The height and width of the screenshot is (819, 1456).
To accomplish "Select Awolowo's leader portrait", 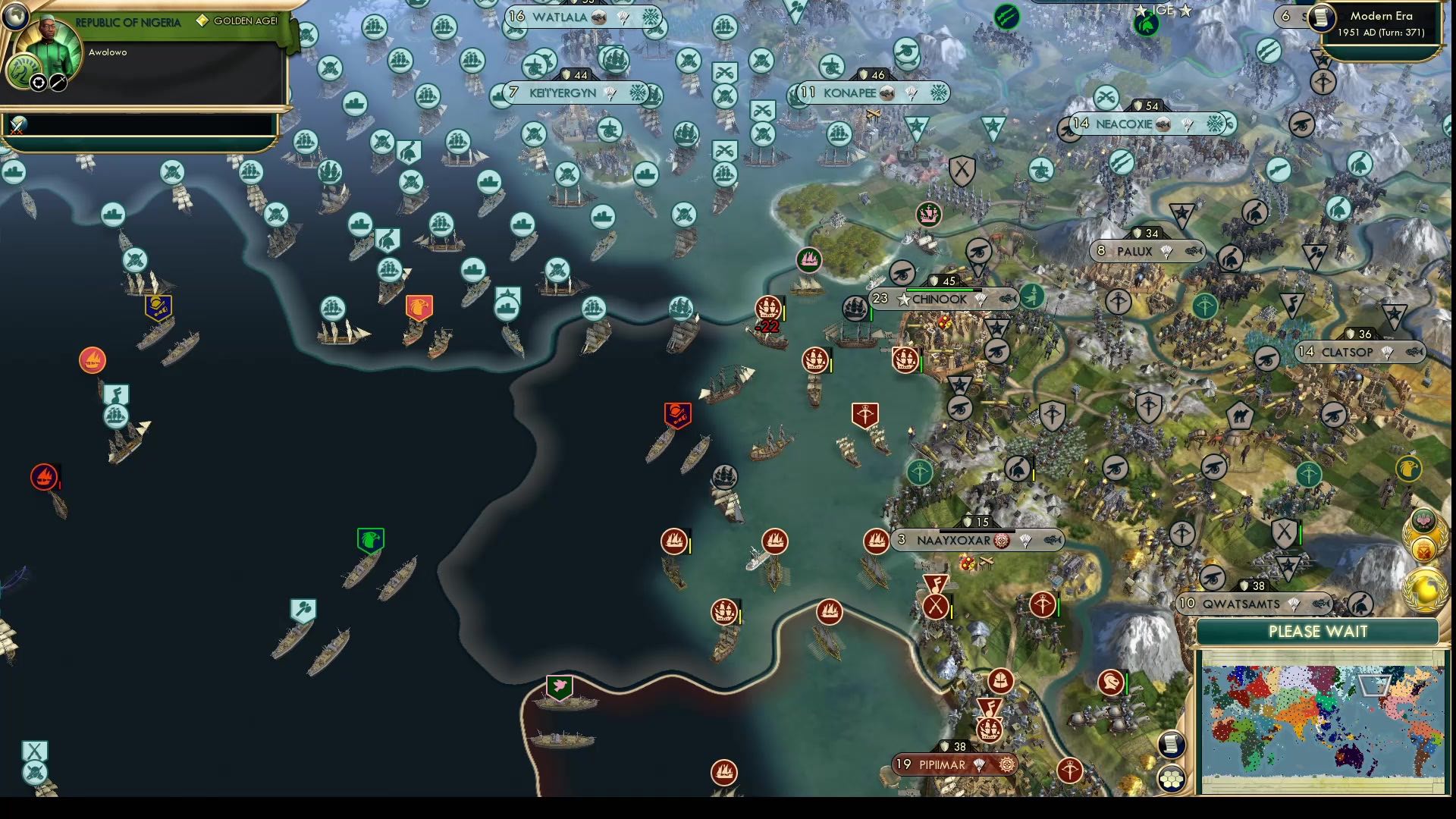I will [x=49, y=42].
